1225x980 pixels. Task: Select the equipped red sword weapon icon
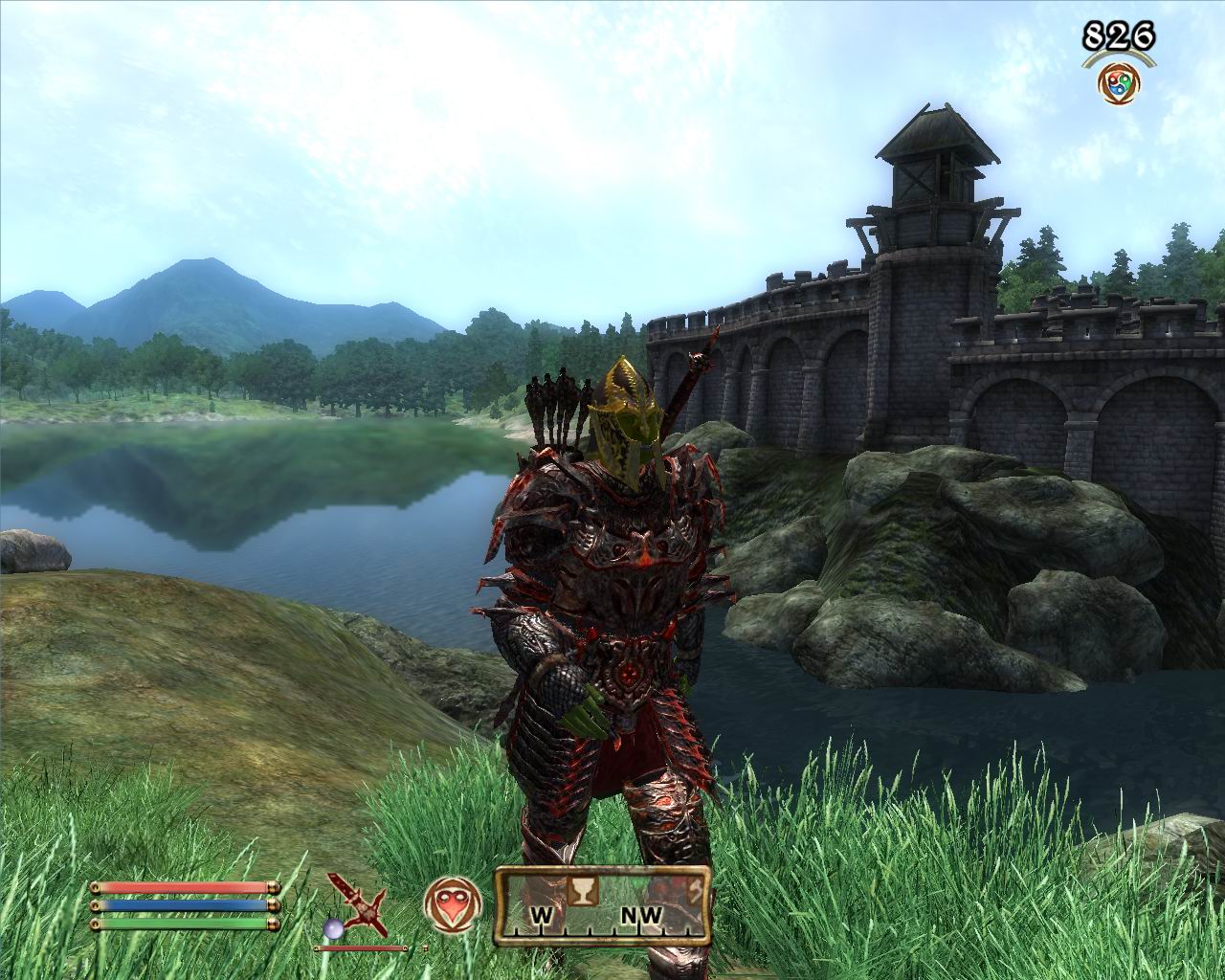click(x=357, y=904)
